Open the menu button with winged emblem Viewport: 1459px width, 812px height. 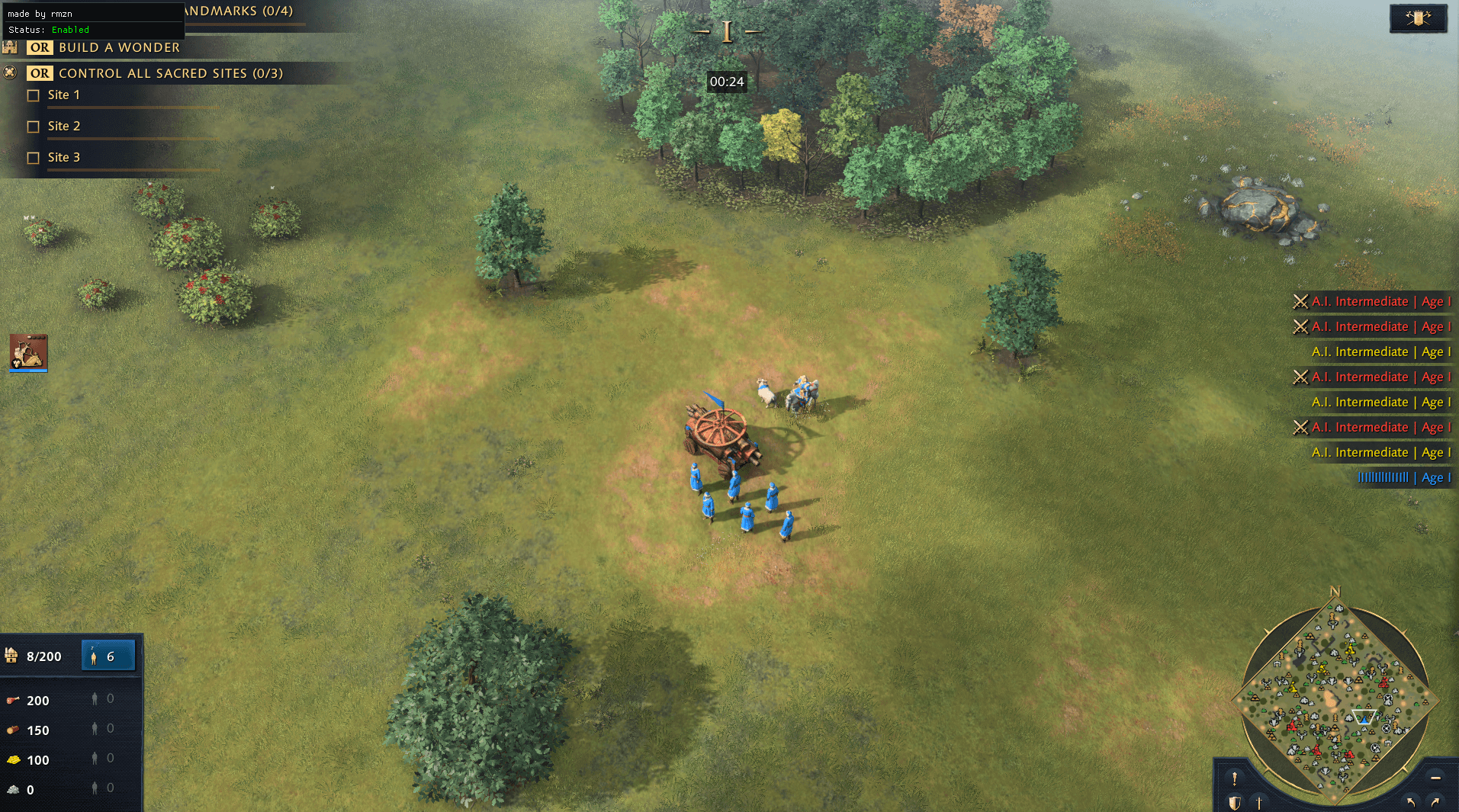tap(1418, 18)
